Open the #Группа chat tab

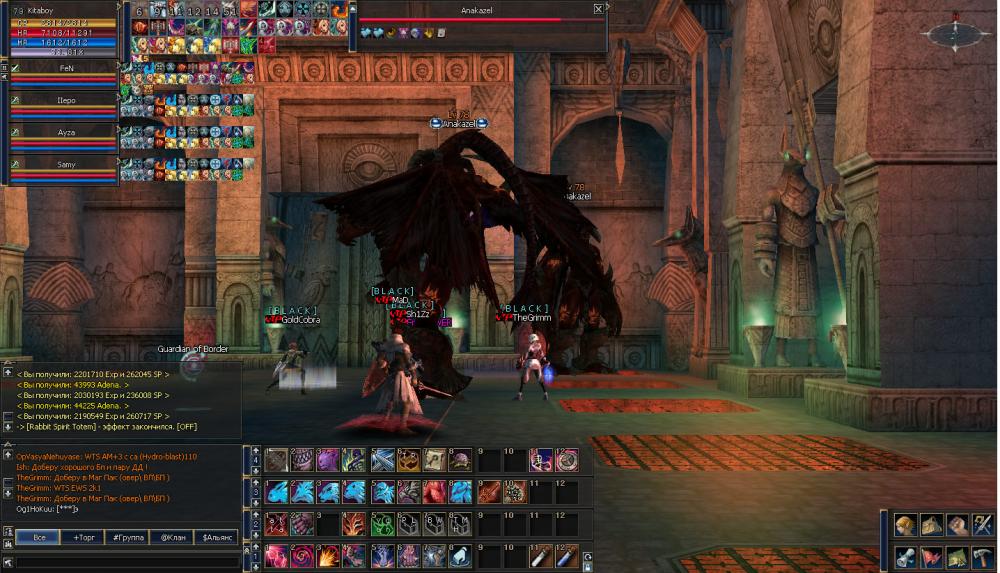127,537
